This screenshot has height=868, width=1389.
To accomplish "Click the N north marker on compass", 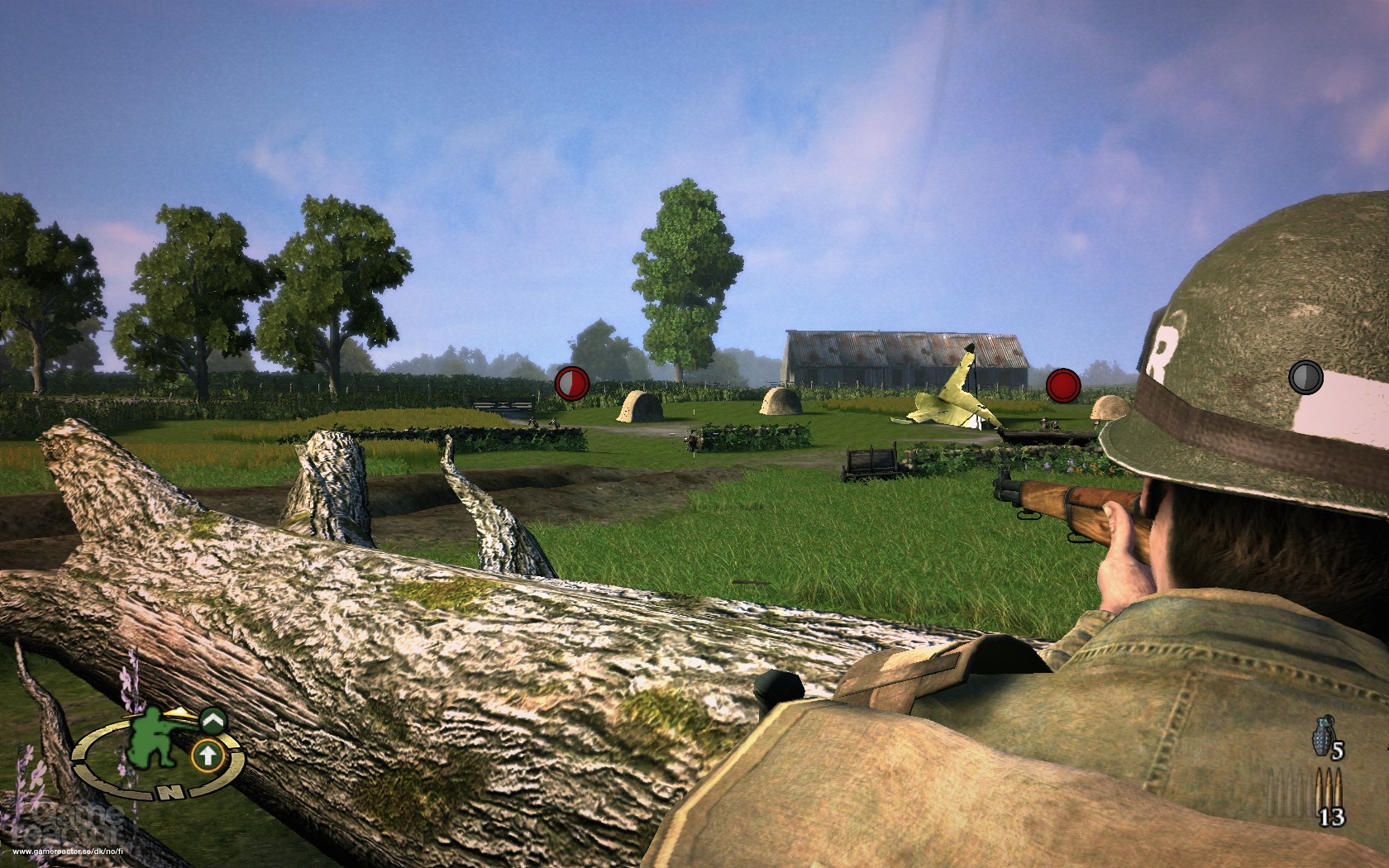I will (169, 791).
